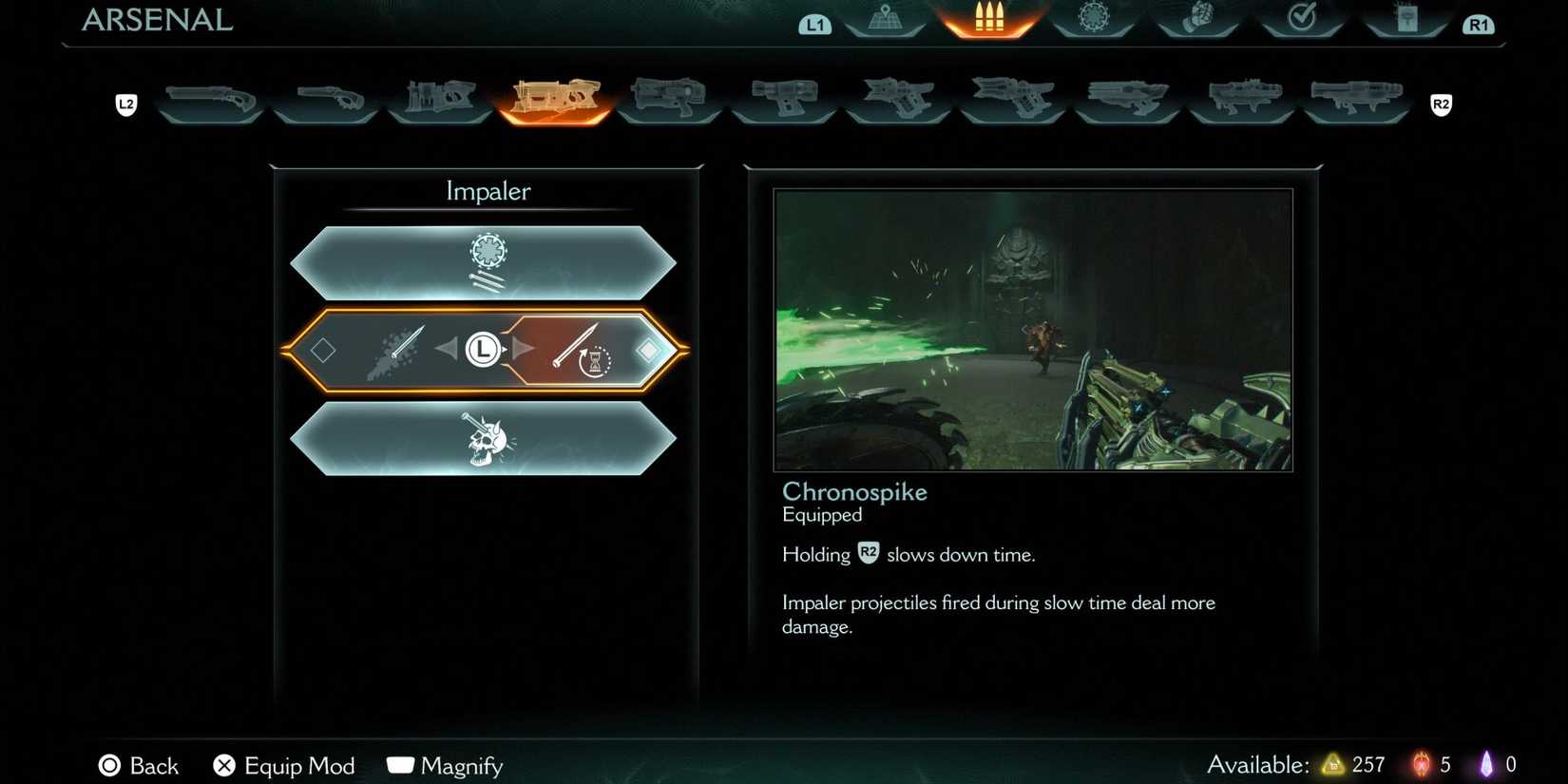The height and width of the screenshot is (784, 1568).
Task: Select the top shuriken upgrade row
Action: (x=487, y=260)
